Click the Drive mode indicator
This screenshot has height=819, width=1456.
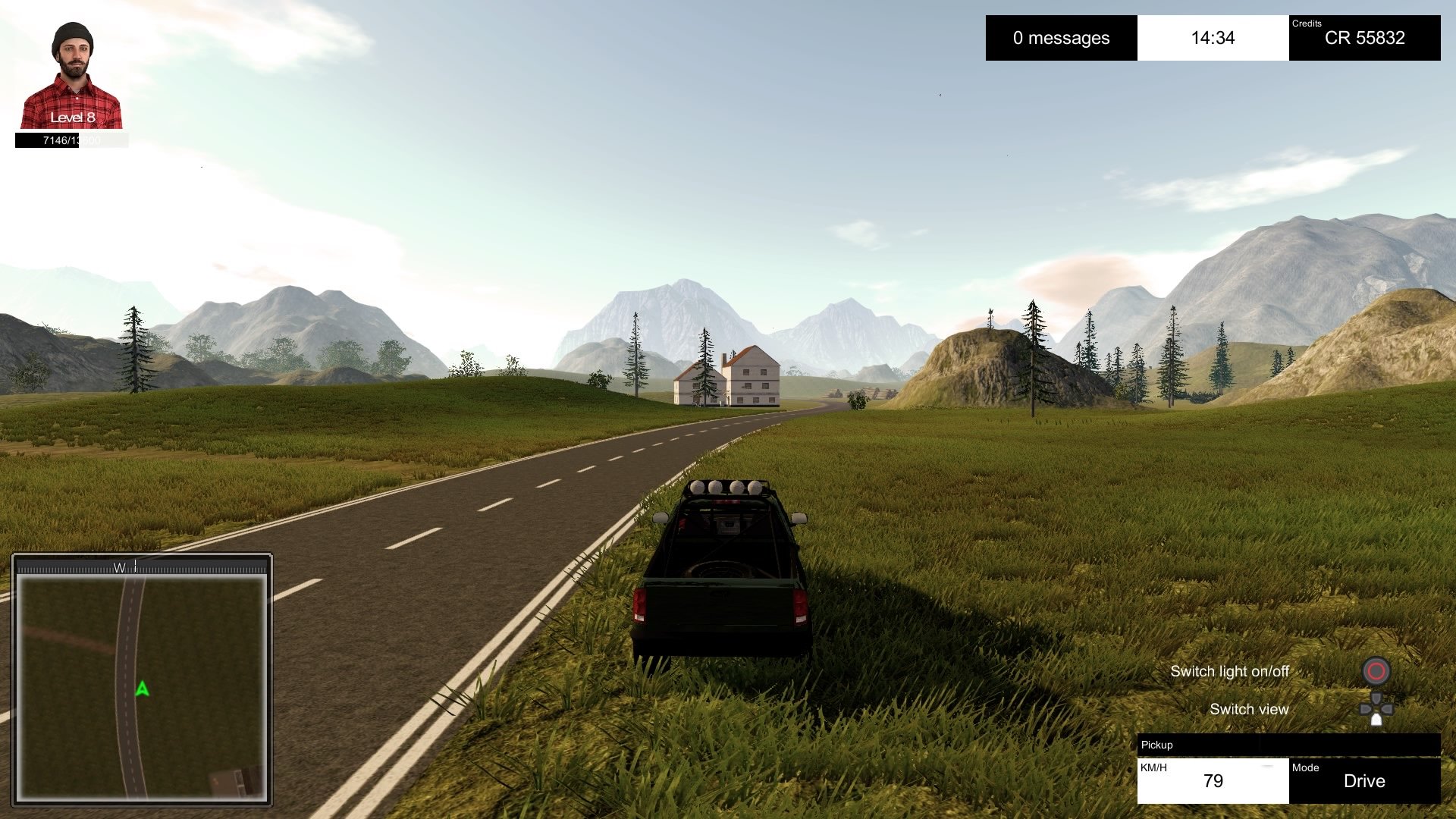tap(1363, 780)
